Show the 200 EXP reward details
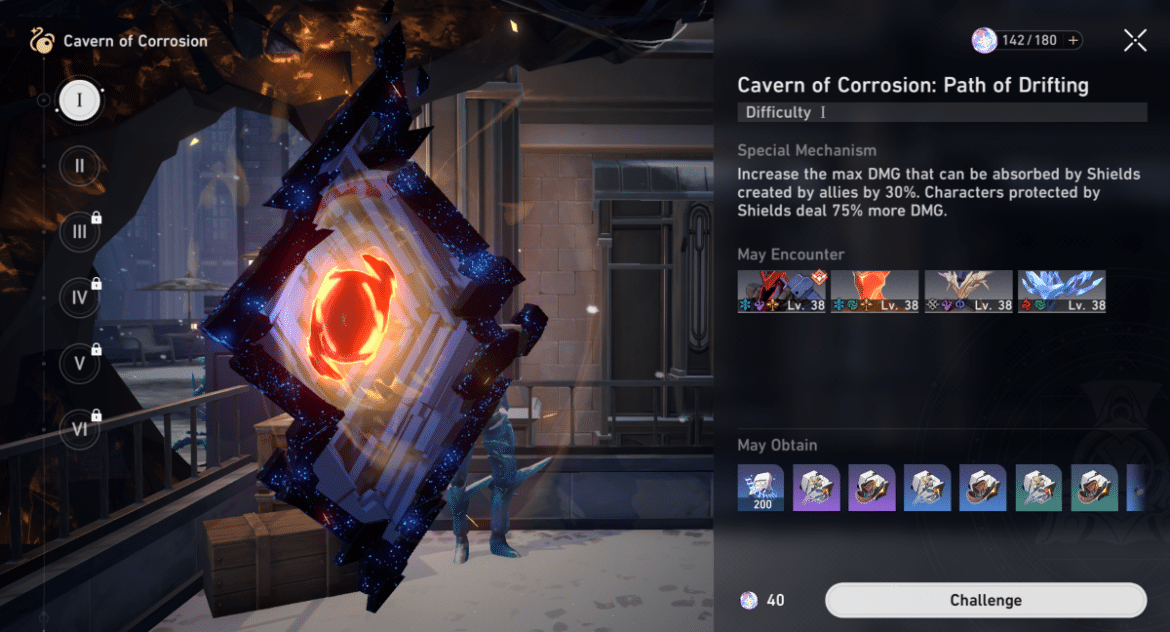 click(x=761, y=488)
